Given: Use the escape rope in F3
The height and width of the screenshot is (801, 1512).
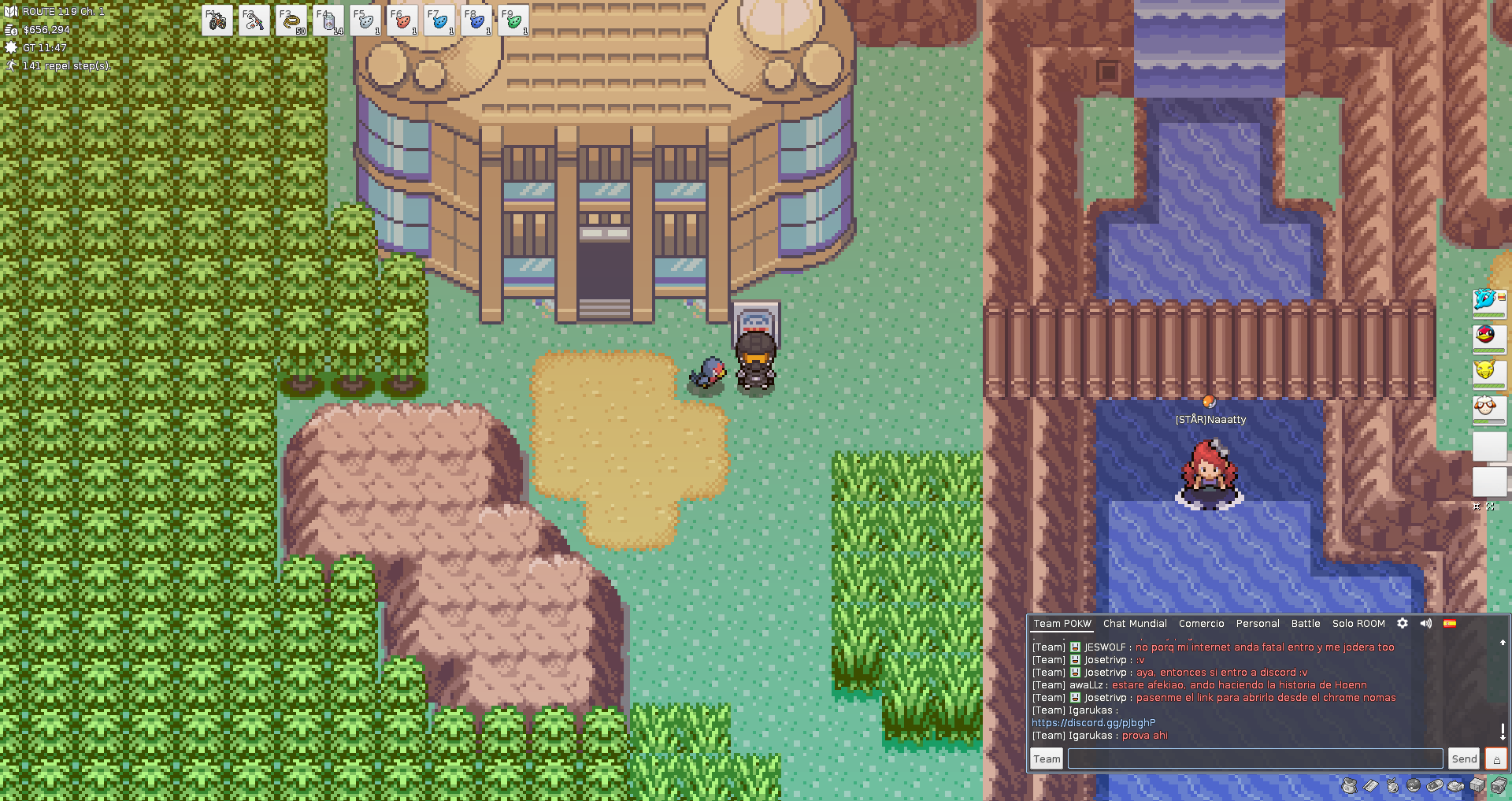Looking at the screenshot, I should (291, 20).
